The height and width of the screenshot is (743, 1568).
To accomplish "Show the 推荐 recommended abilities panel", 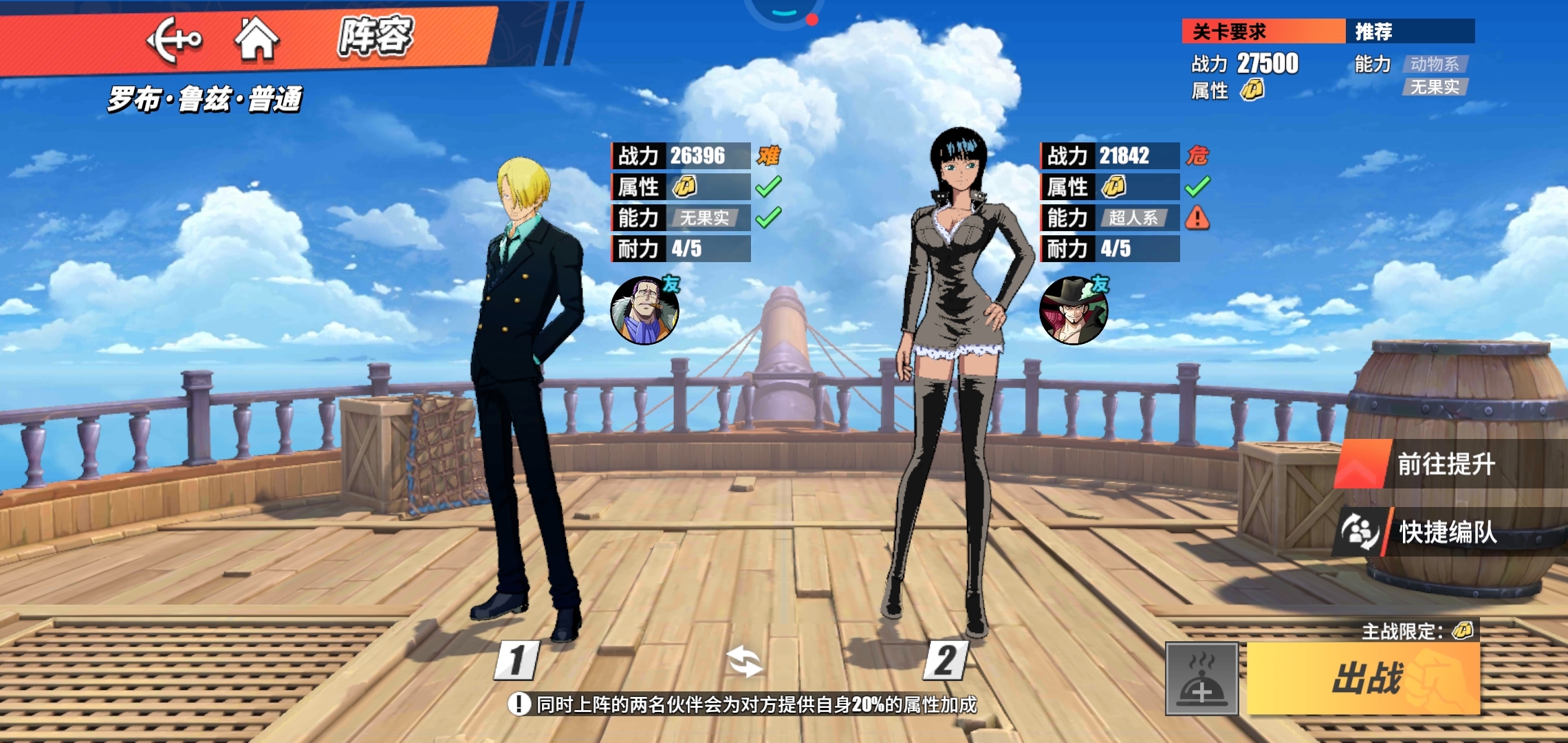I will tap(1409, 32).
